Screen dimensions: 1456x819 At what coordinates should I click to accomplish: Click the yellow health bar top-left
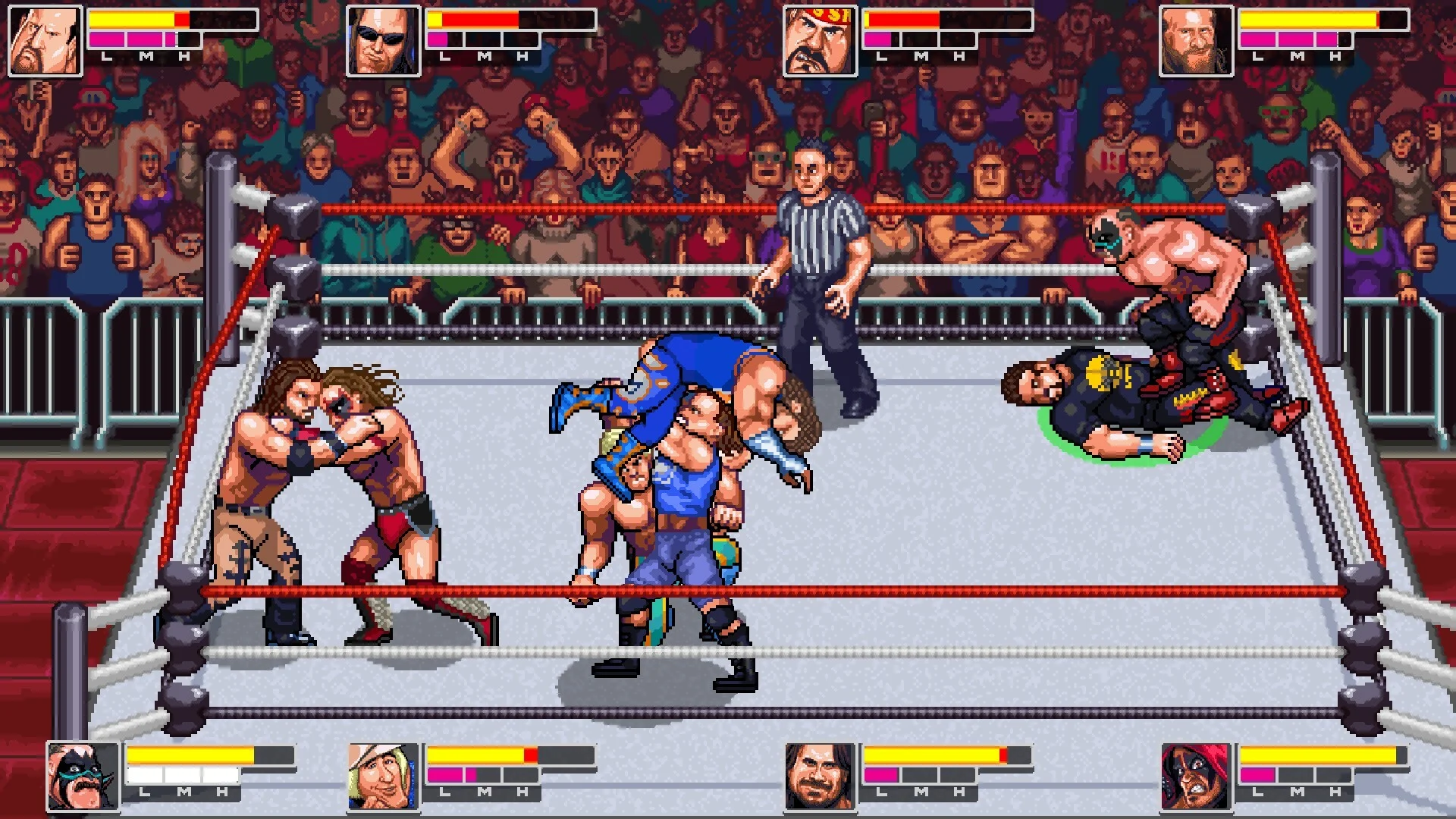tap(133, 20)
